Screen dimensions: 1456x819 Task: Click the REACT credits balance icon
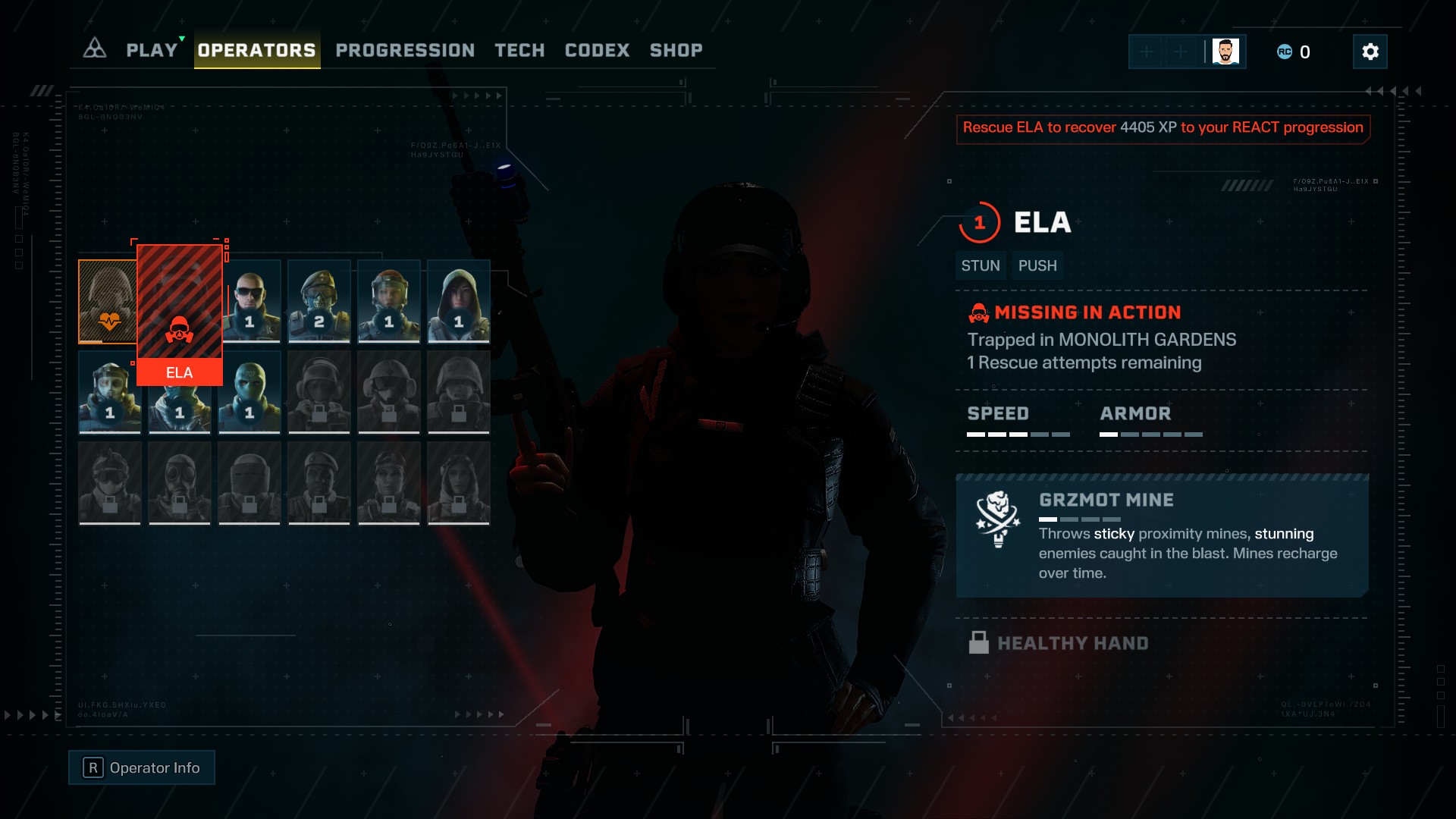[1285, 52]
